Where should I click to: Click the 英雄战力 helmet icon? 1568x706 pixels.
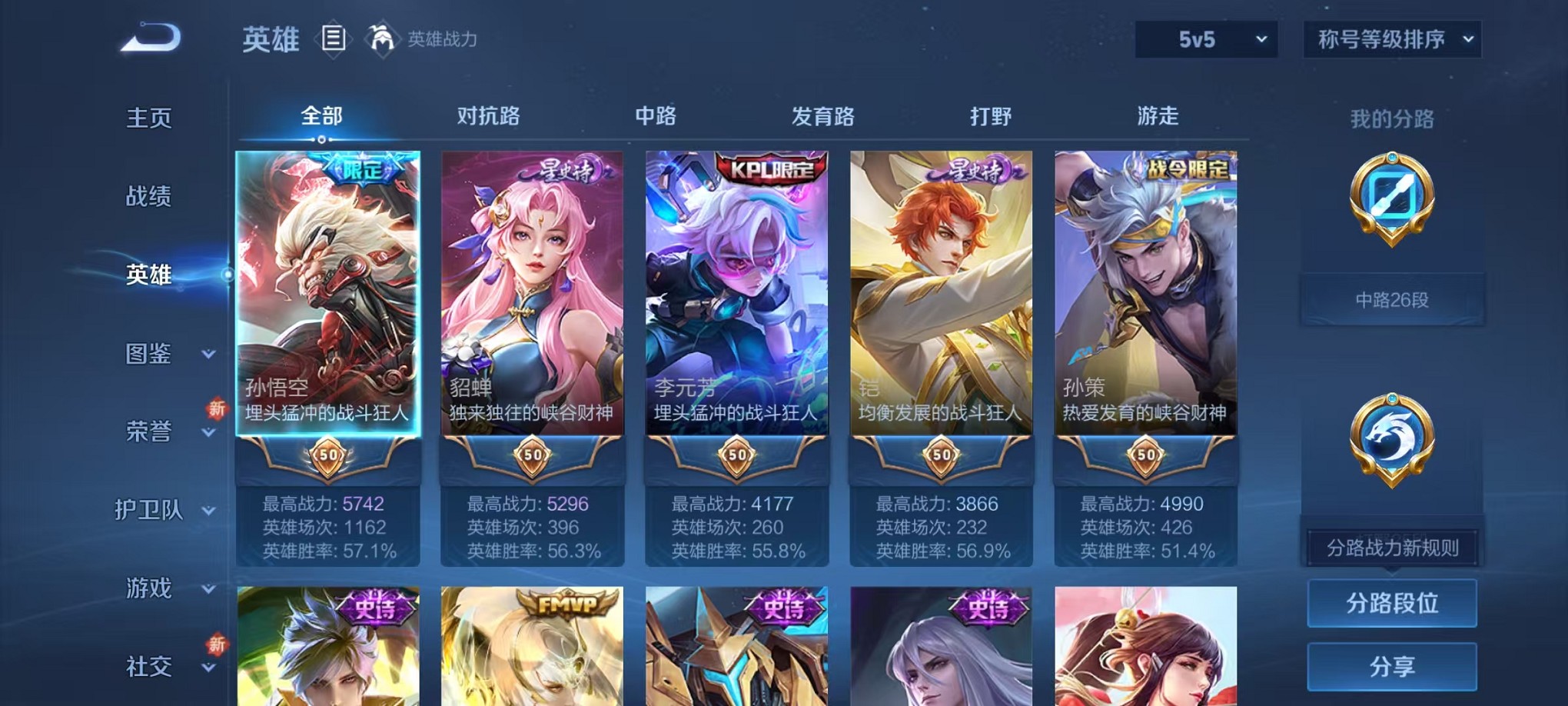coord(378,38)
